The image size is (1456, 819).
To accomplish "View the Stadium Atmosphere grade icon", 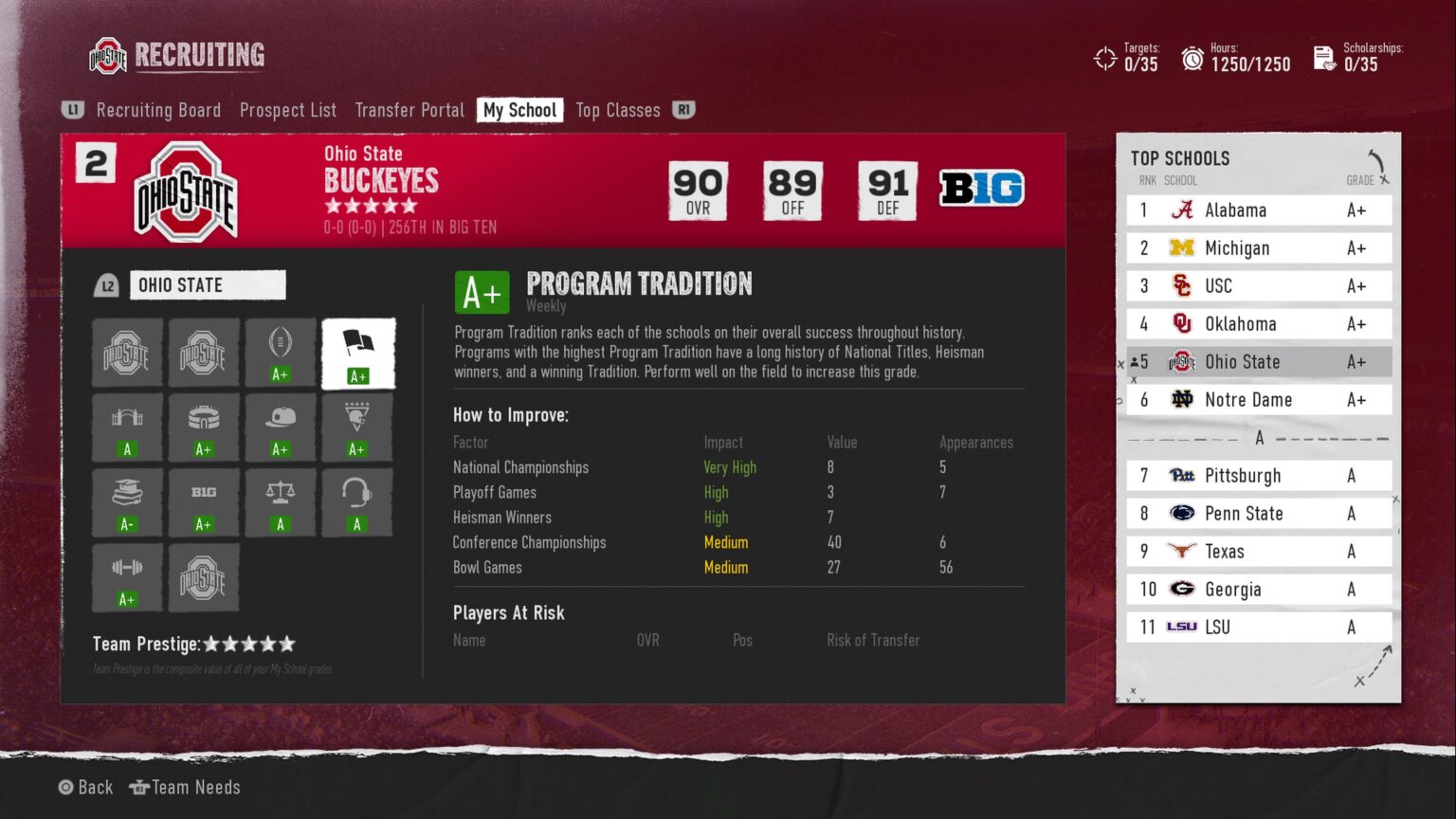I will pyautogui.click(x=204, y=427).
